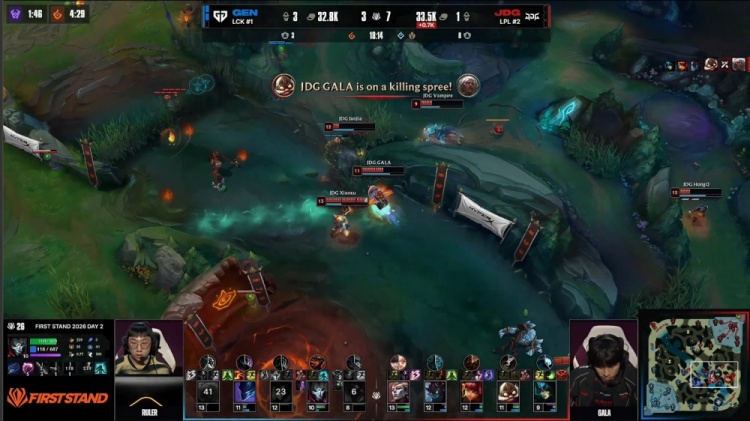Screen dimensions: 750x421
Task: Click the featured champion portrait in stats panel
Action: [17, 347]
